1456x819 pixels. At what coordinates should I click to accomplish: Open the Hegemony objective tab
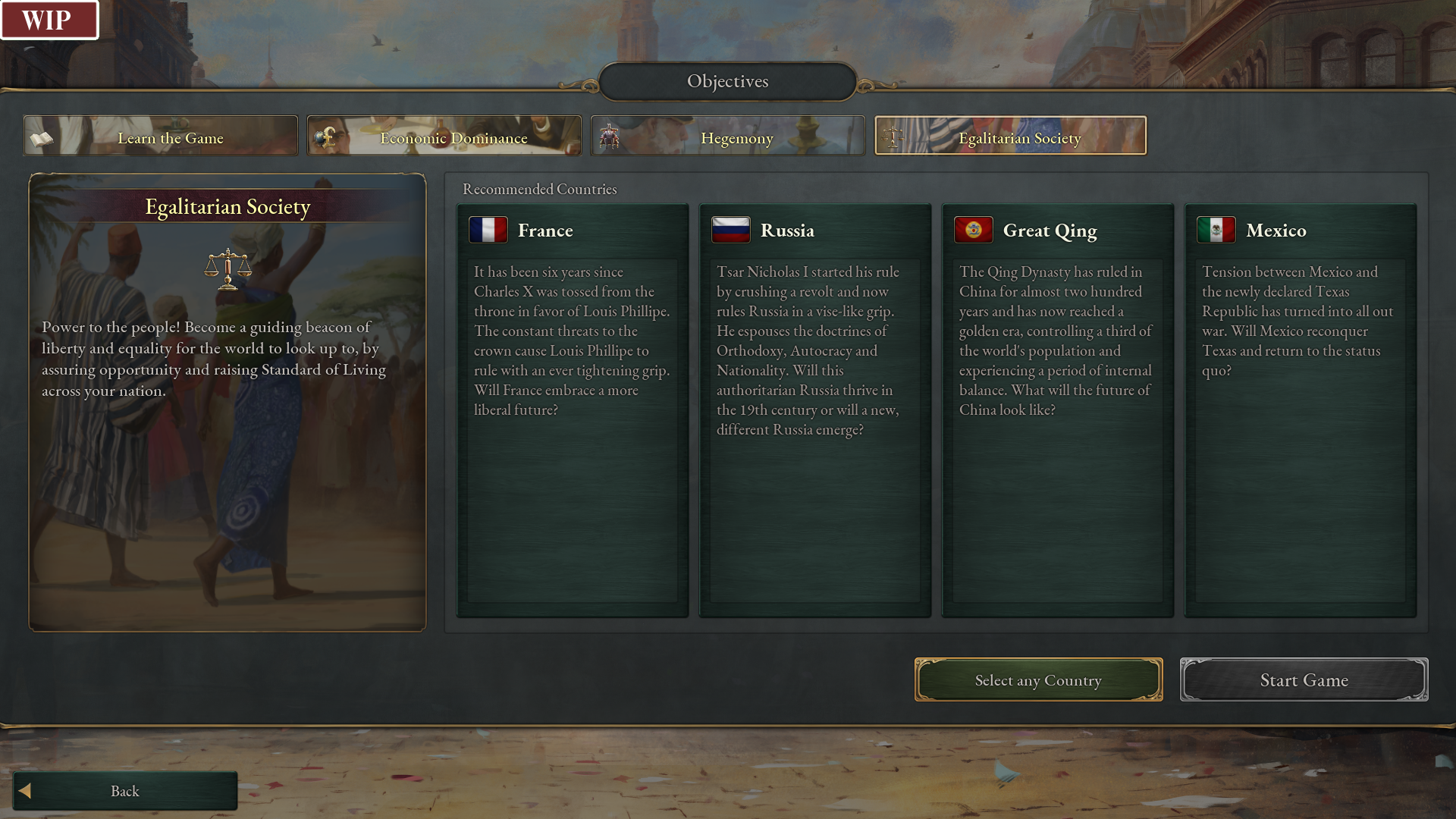coord(728,136)
